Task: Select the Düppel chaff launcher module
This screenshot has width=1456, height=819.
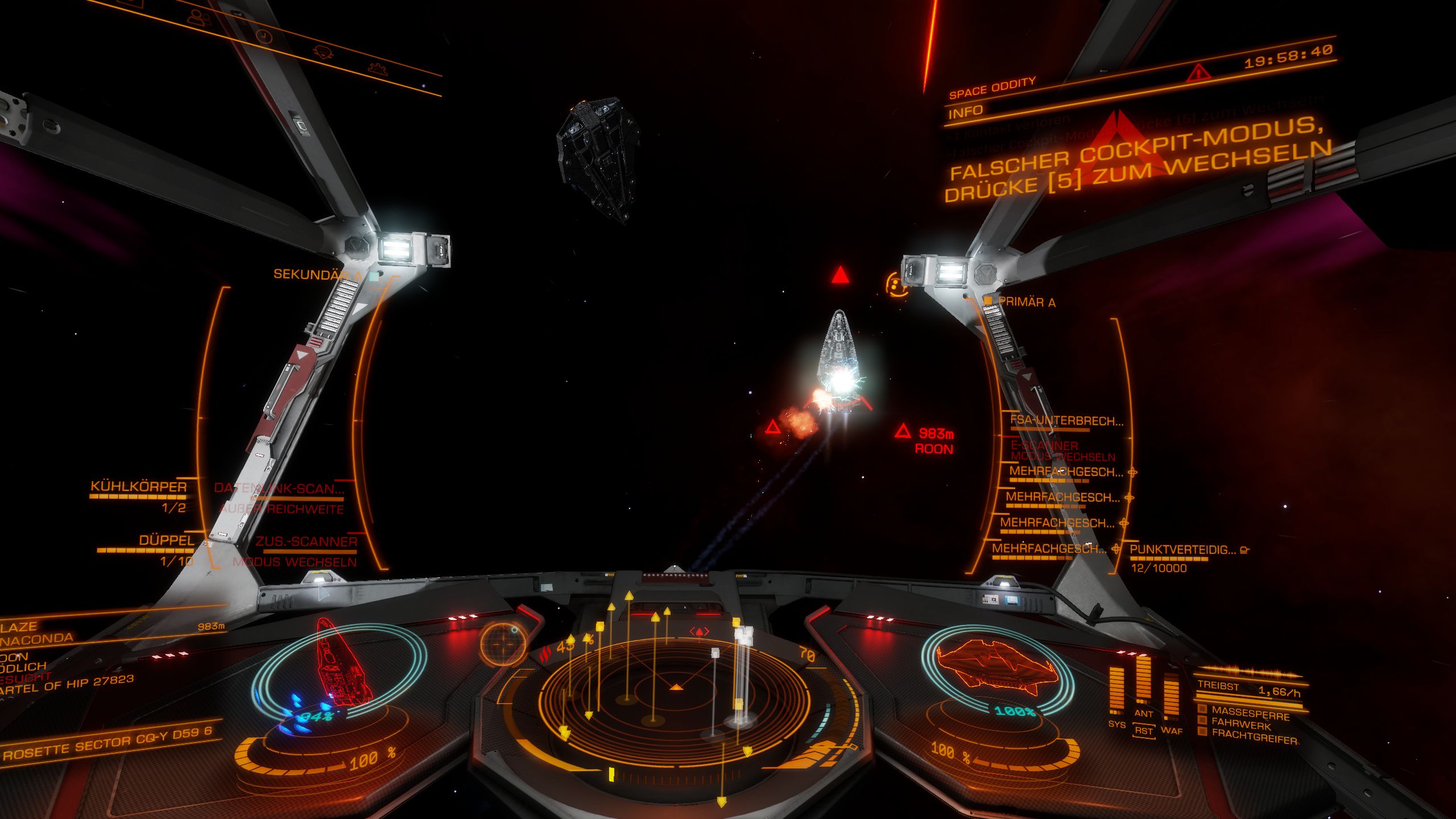Action: [x=166, y=540]
